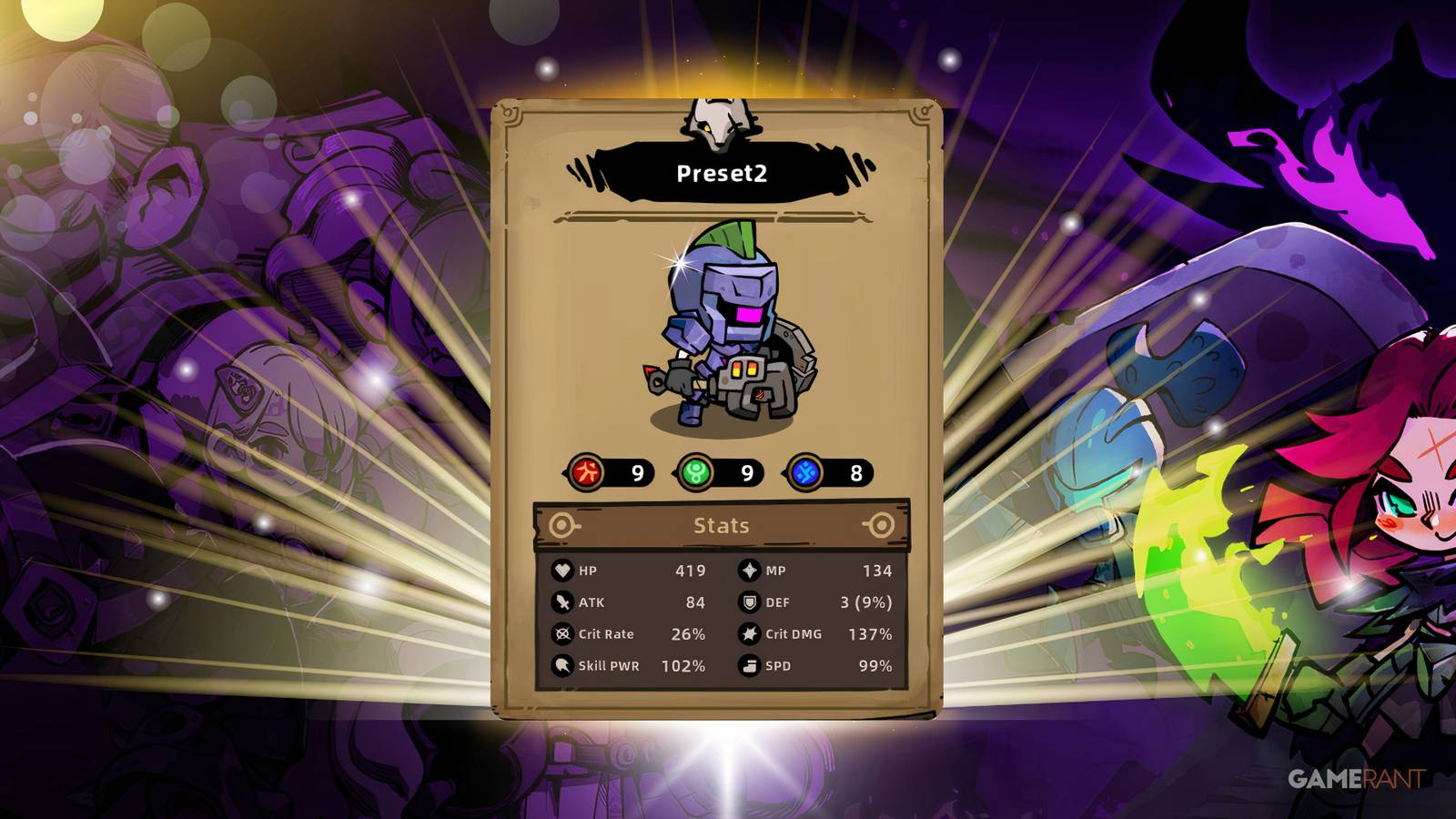Screen dimensions: 1456x819
Task: Click the HP heart icon
Action: pos(563,571)
